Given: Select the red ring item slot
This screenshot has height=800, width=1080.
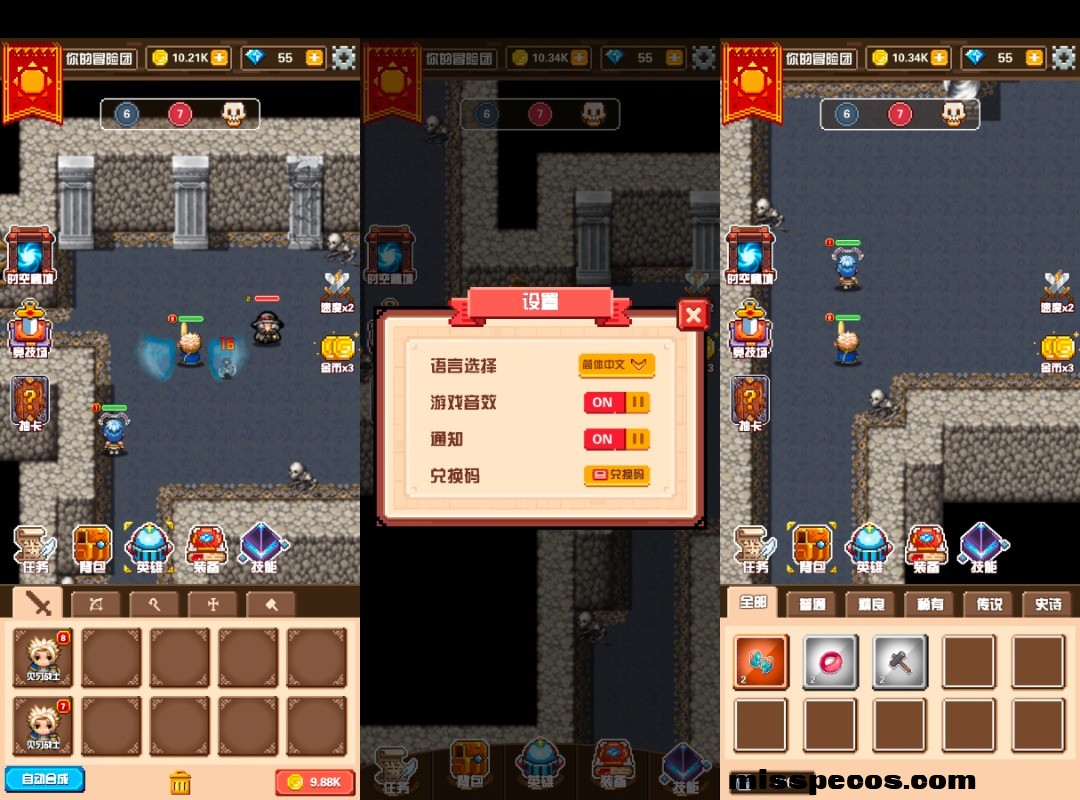Looking at the screenshot, I should [x=830, y=662].
